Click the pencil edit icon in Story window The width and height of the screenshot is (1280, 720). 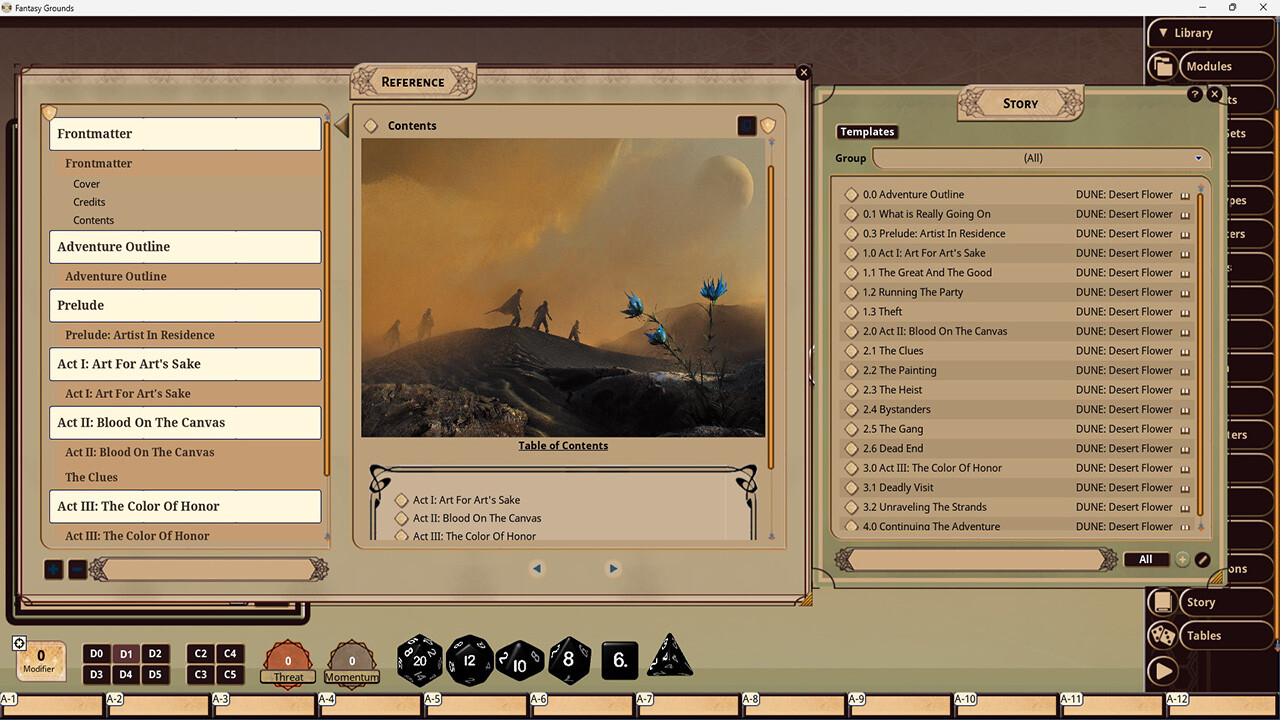point(1202,559)
